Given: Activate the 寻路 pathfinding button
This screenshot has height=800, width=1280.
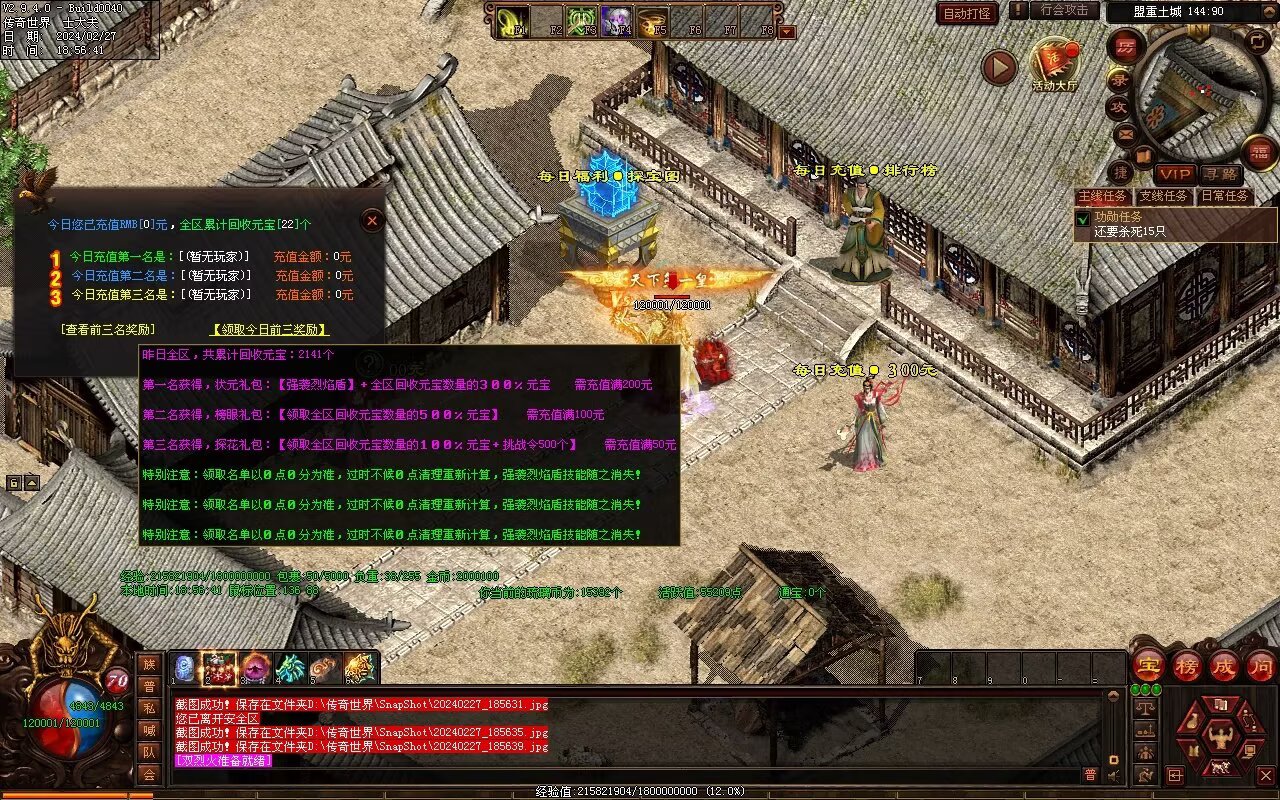Looking at the screenshot, I should pyautogui.click(x=1219, y=174).
